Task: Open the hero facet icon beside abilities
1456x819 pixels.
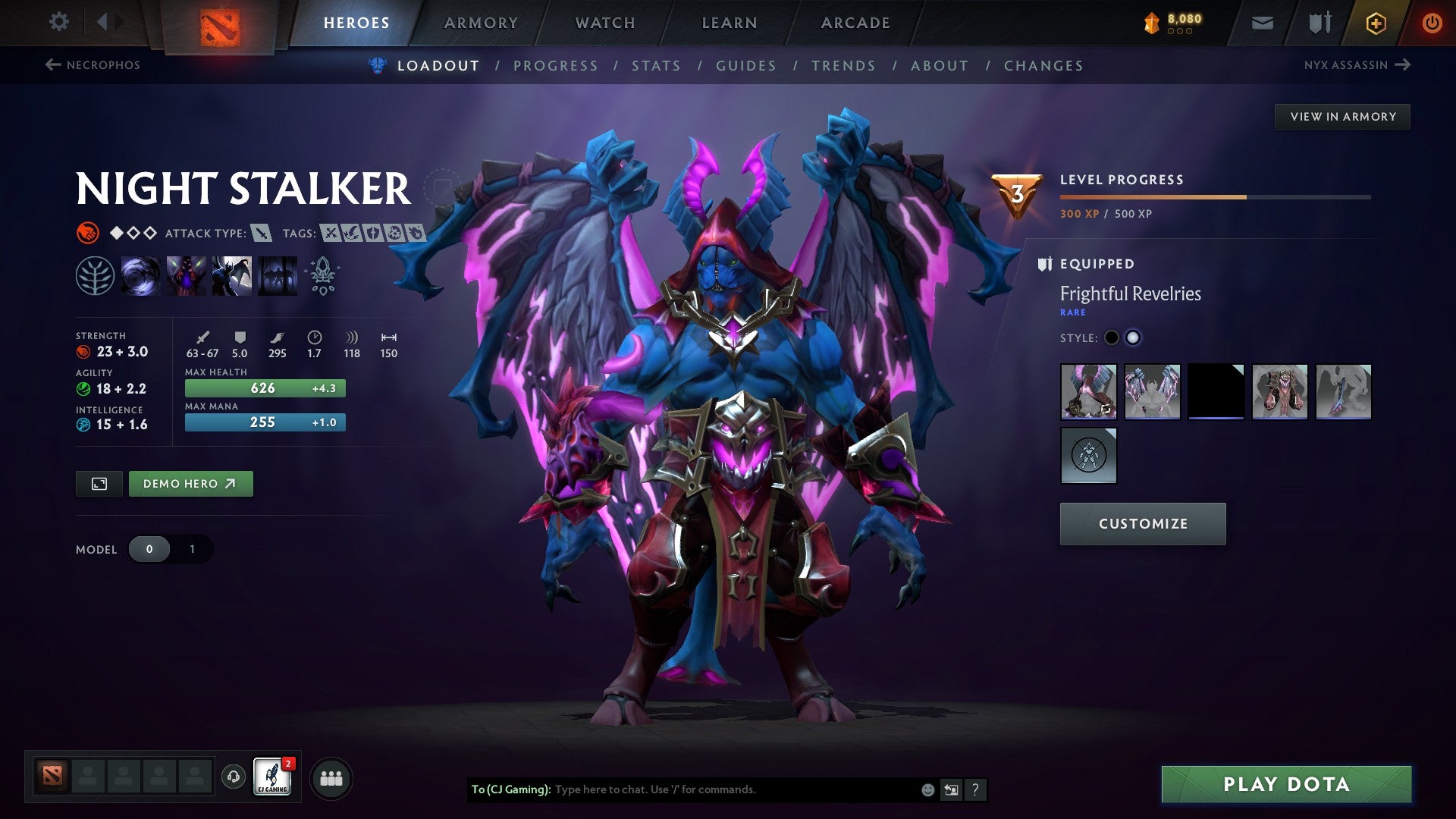Action: pyautogui.click(x=322, y=277)
